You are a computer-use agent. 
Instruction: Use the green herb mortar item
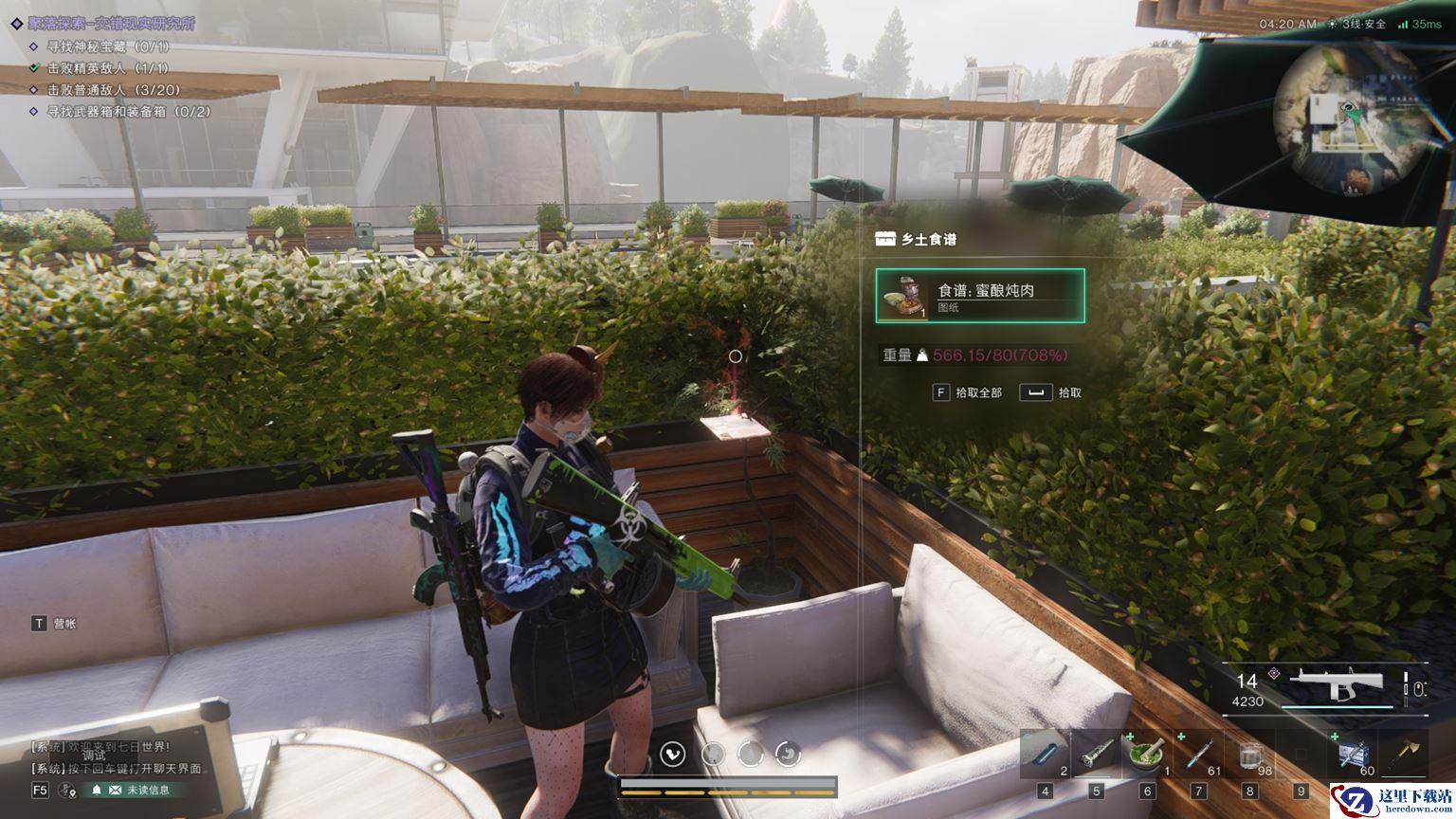coord(1147,755)
